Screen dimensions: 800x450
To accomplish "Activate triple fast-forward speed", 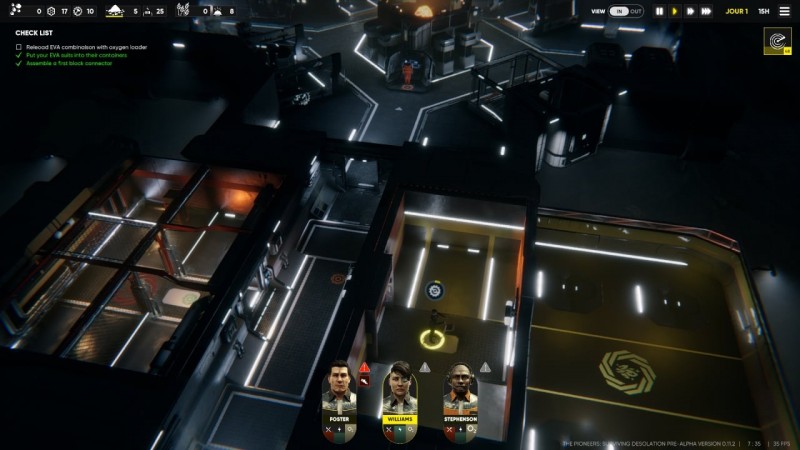I will (x=707, y=11).
